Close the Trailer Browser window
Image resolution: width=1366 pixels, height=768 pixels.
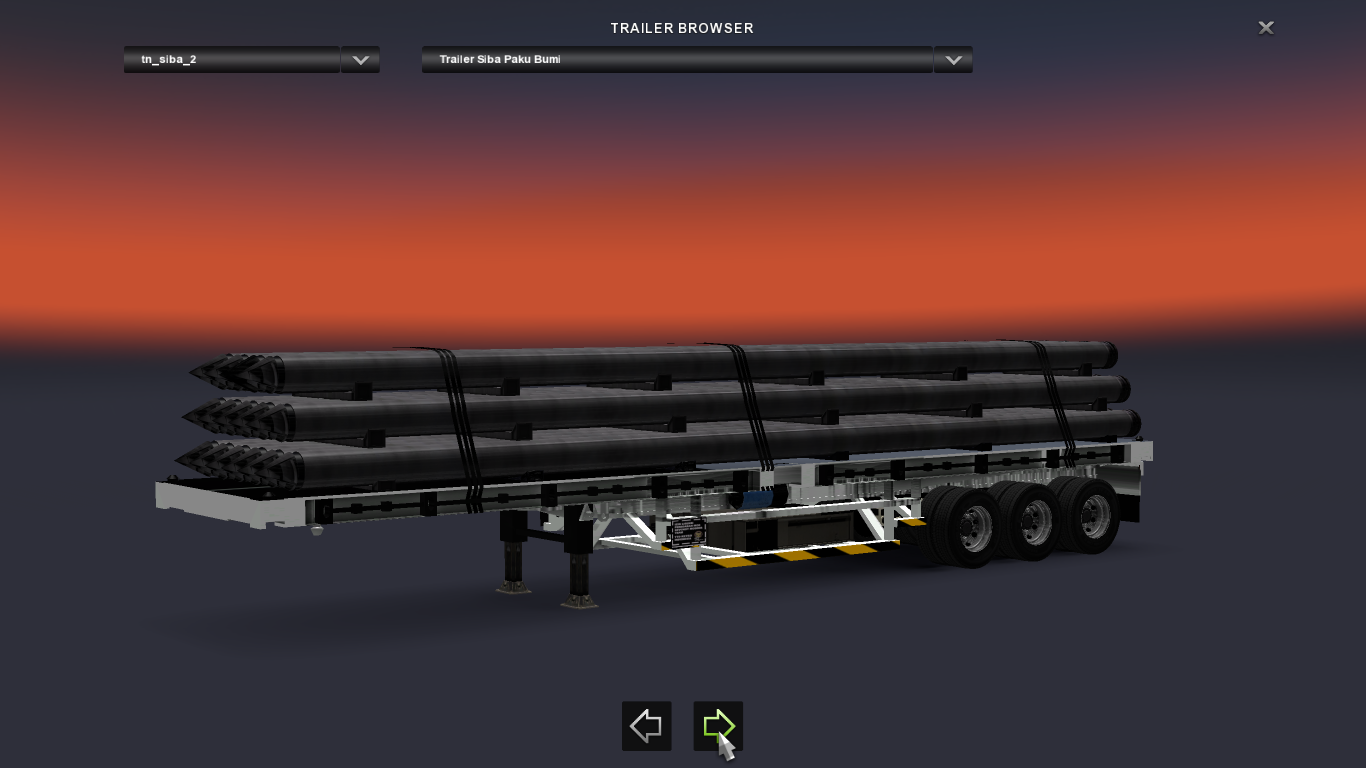(1265, 27)
